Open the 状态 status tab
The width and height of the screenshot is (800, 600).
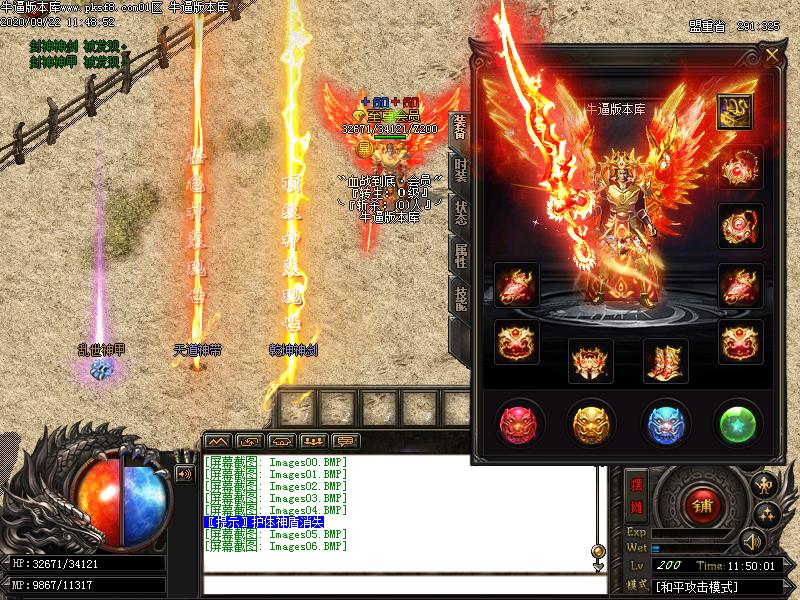[460, 212]
